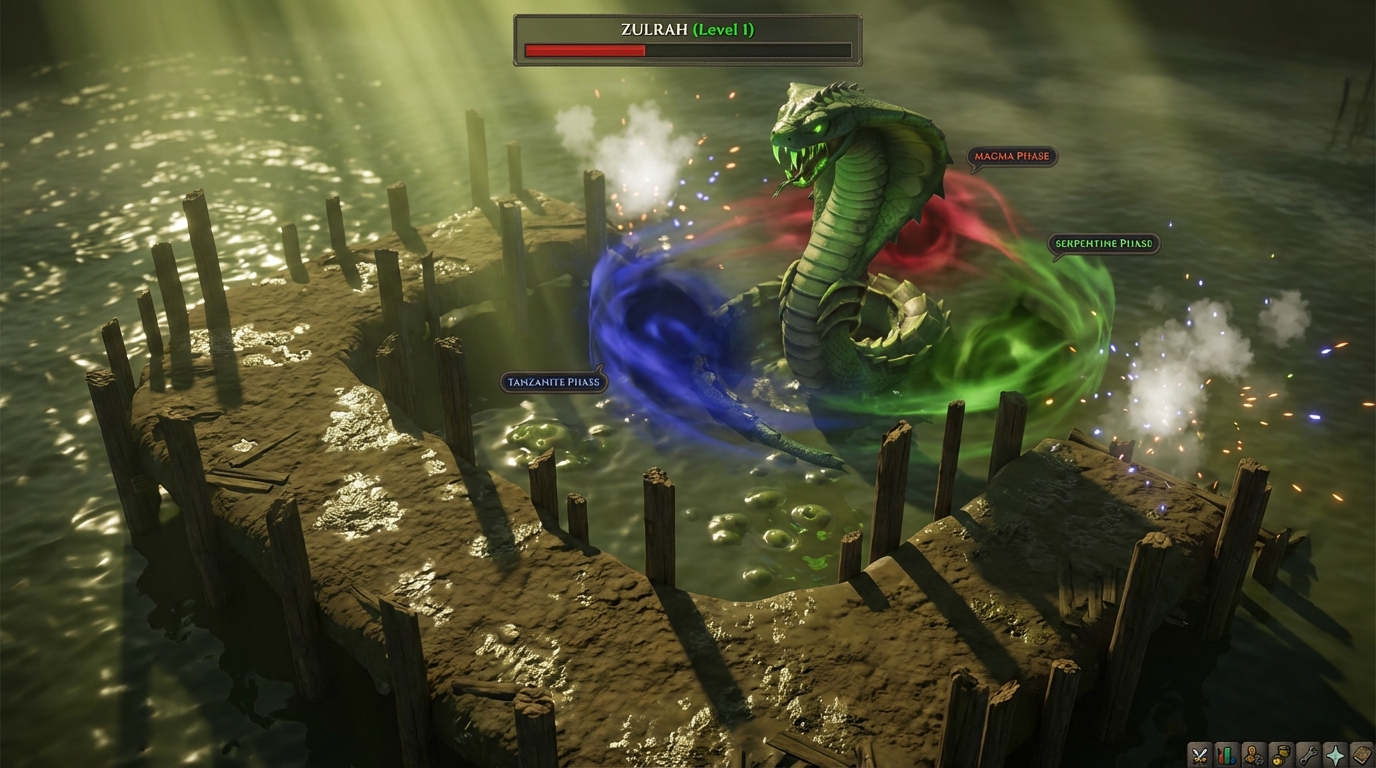Open the magic spellbook tab
1376x768 pixels.
(1361, 755)
